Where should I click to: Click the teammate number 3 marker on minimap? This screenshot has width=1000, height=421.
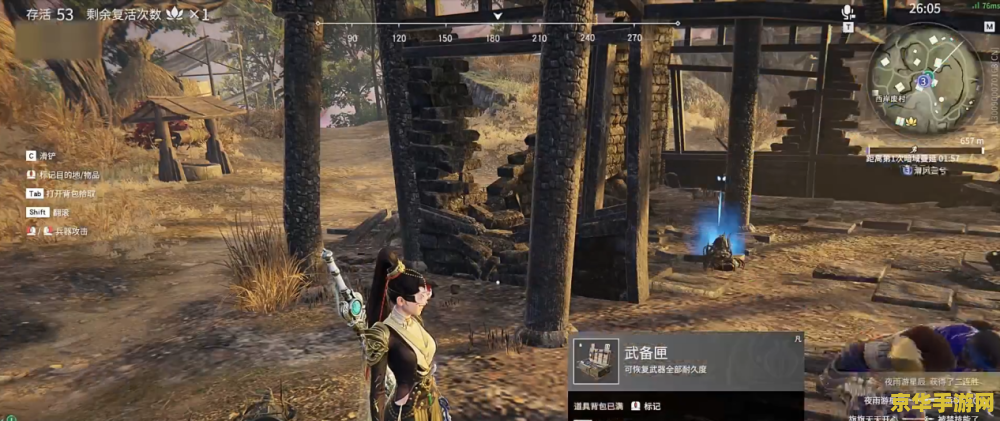point(925,78)
